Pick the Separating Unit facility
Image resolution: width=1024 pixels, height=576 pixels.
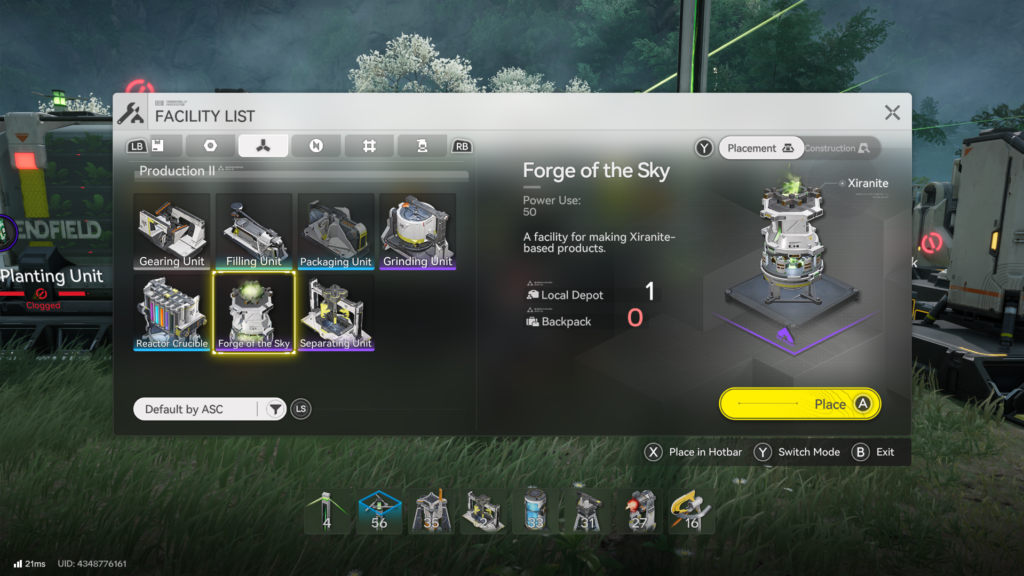[x=336, y=314]
